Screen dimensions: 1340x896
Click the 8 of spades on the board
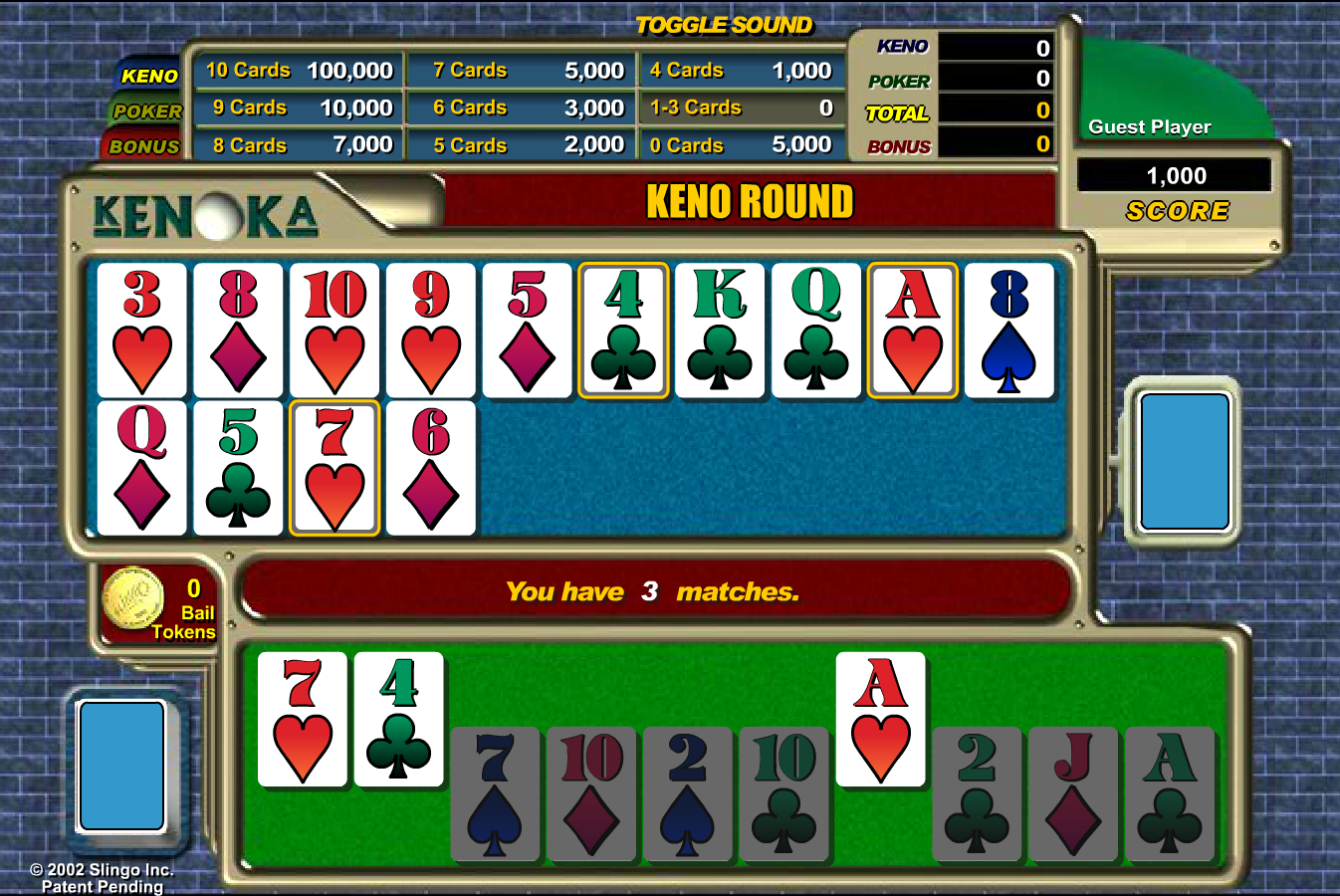pyautogui.click(x=1009, y=331)
